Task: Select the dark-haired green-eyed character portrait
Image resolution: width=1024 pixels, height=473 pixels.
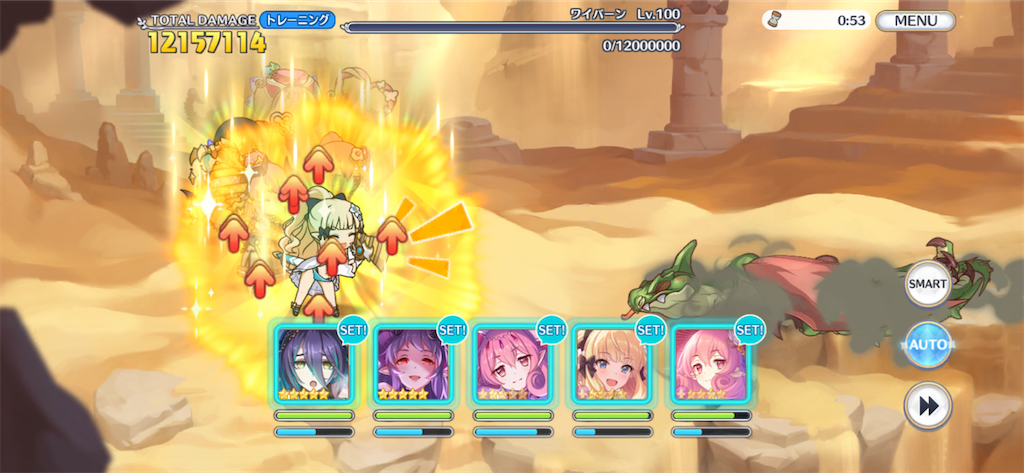Action: (314, 364)
